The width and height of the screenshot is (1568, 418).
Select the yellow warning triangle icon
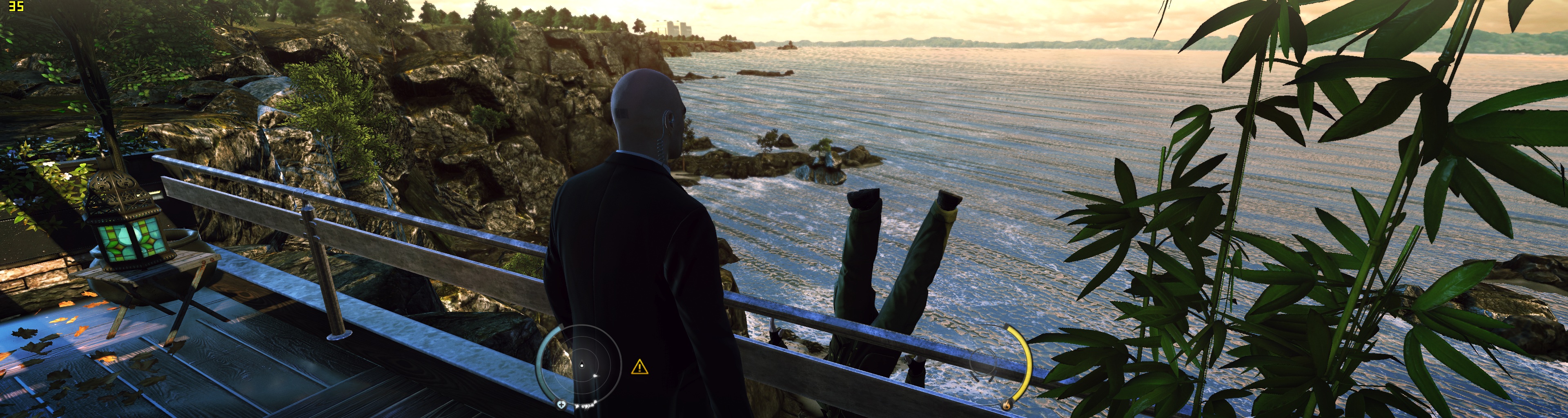[639, 367]
